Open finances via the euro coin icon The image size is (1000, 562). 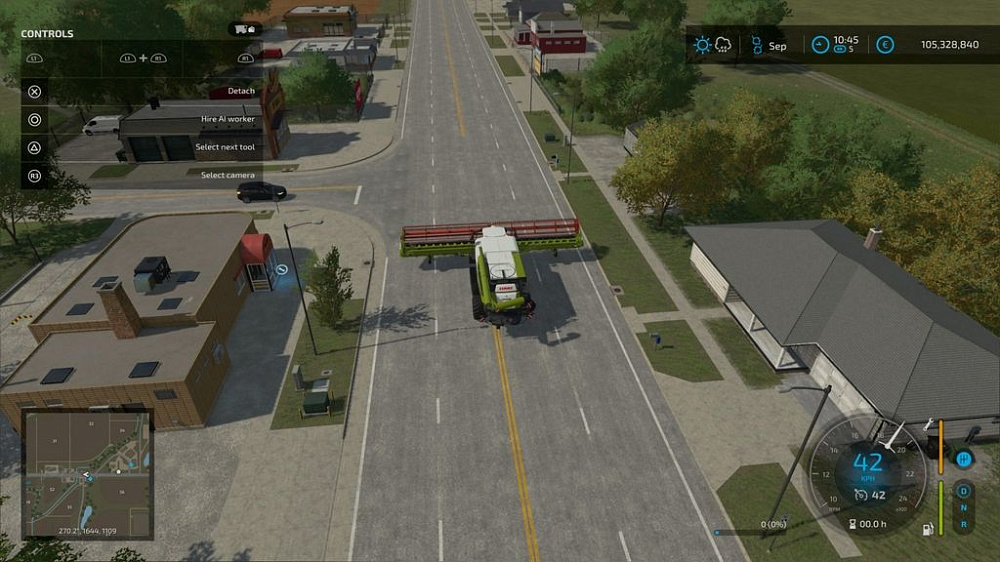[x=885, y=45]
